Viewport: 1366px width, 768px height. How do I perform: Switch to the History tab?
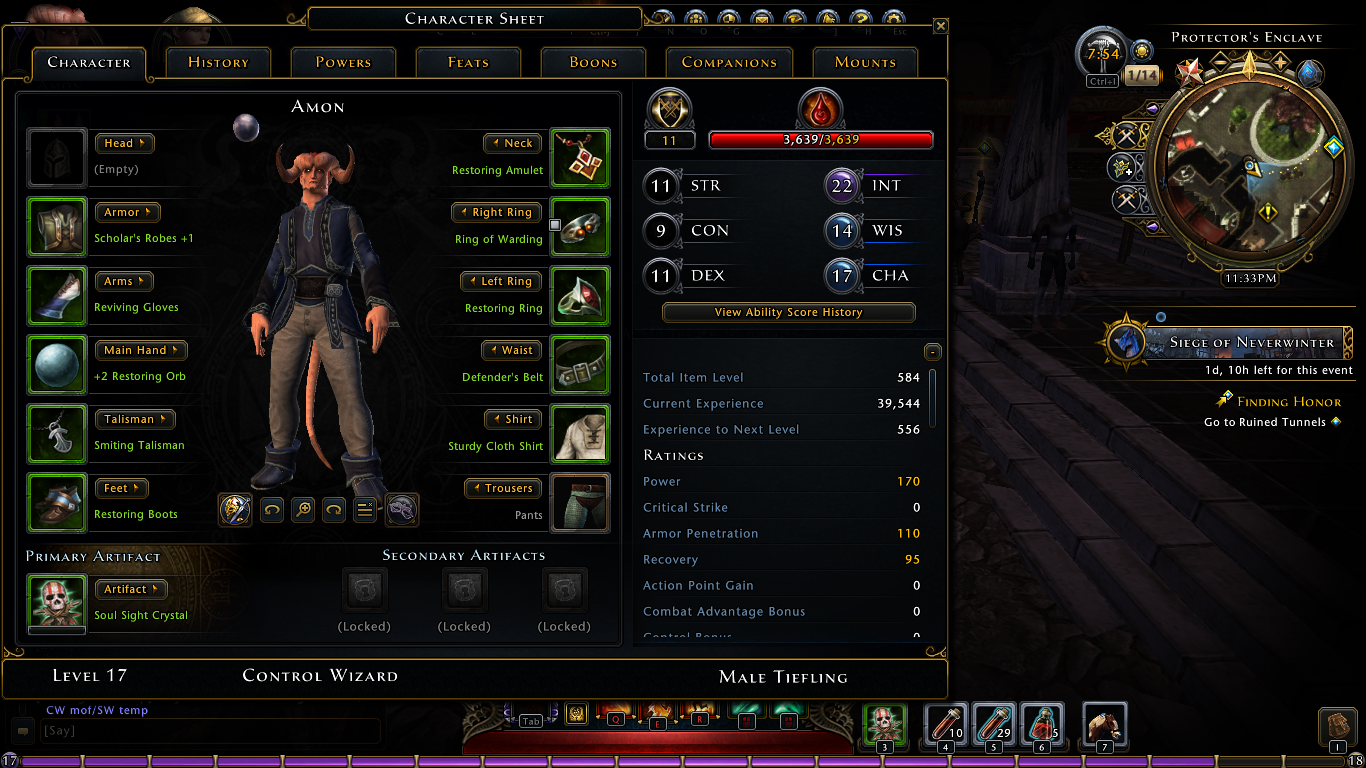(x=218, y=62)
